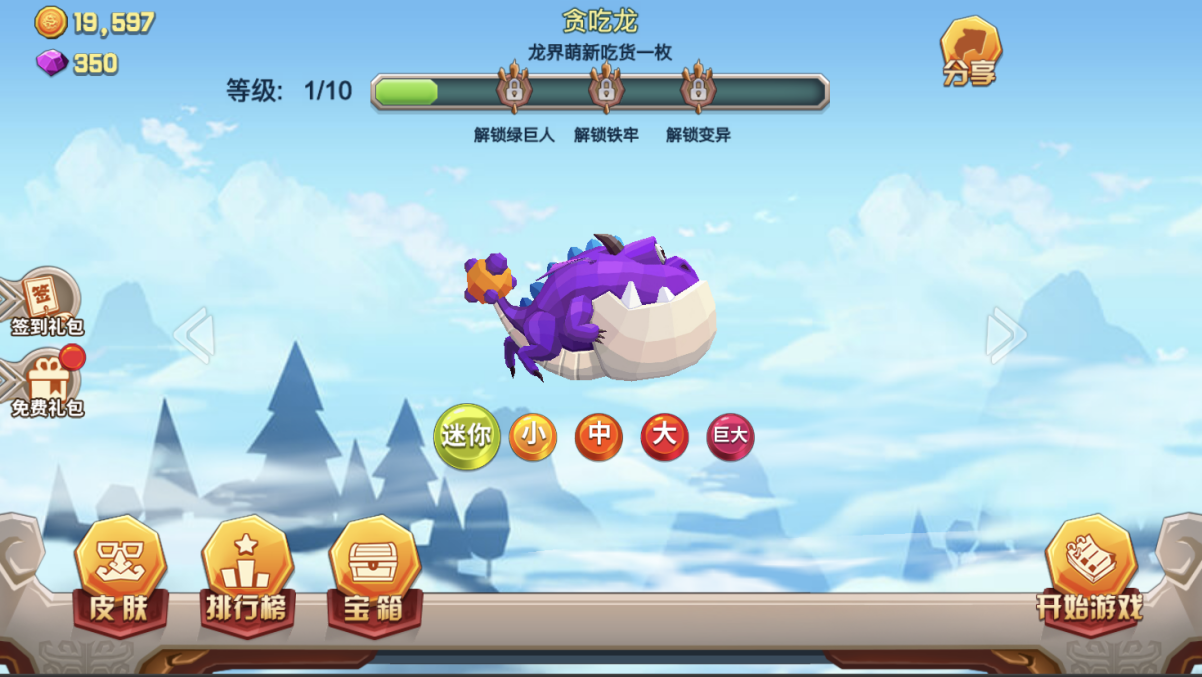Start the game with 开始游戏
The height and width of the screenshot is (677, 1202).
[x=1090, y=572]
